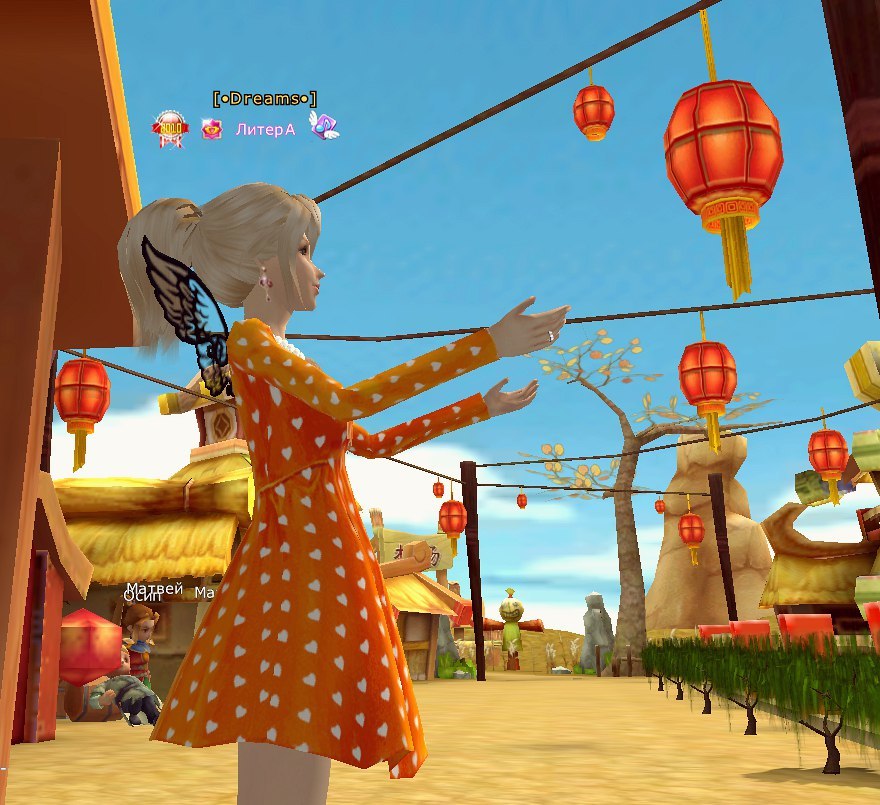The width and height of the screenshot is (880, 805).
Task: Select the Матвей name label
Action: pyautogui.click(x=154, y=589)
